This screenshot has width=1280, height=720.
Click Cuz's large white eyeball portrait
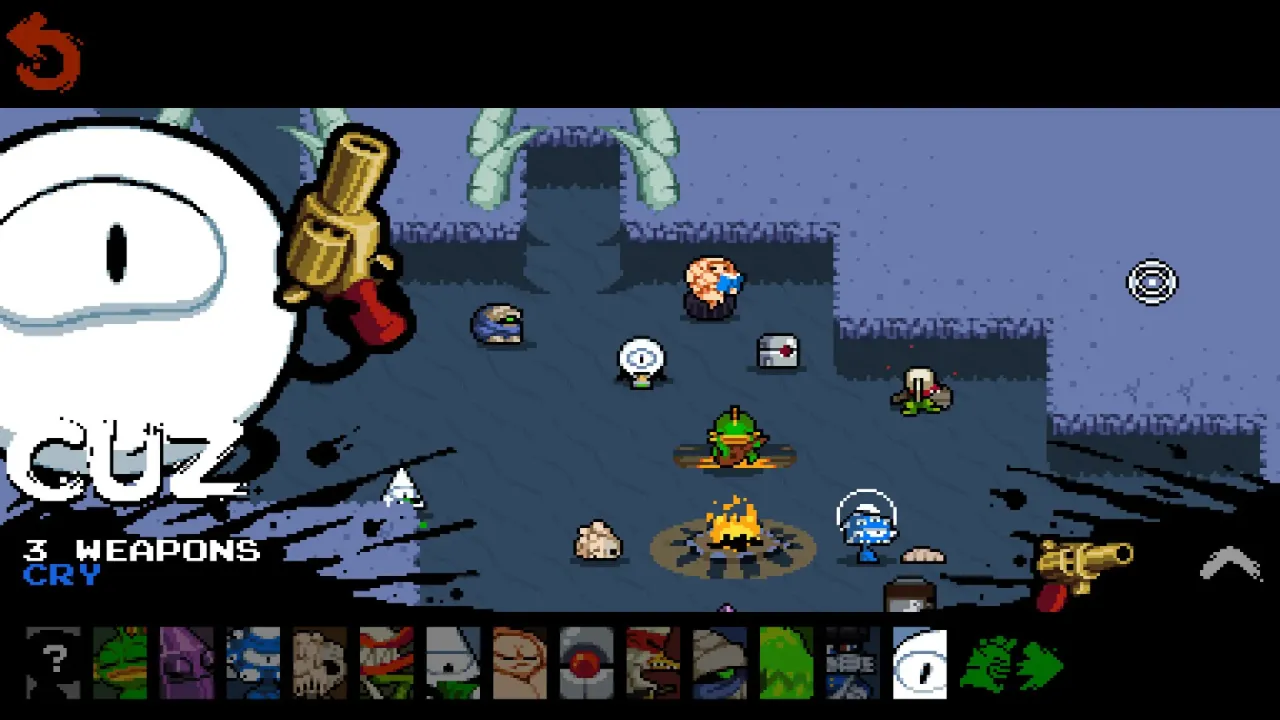[115, 245]
